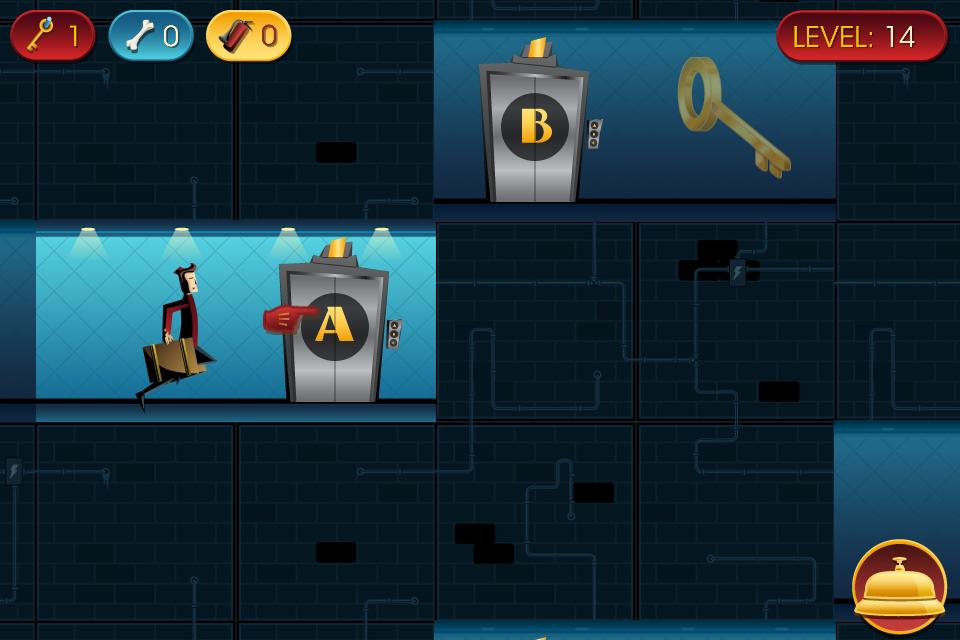This screenshot has height=640, width=960.
Task: Activate the fire extinguisher item button
Action: coord(249,36)
